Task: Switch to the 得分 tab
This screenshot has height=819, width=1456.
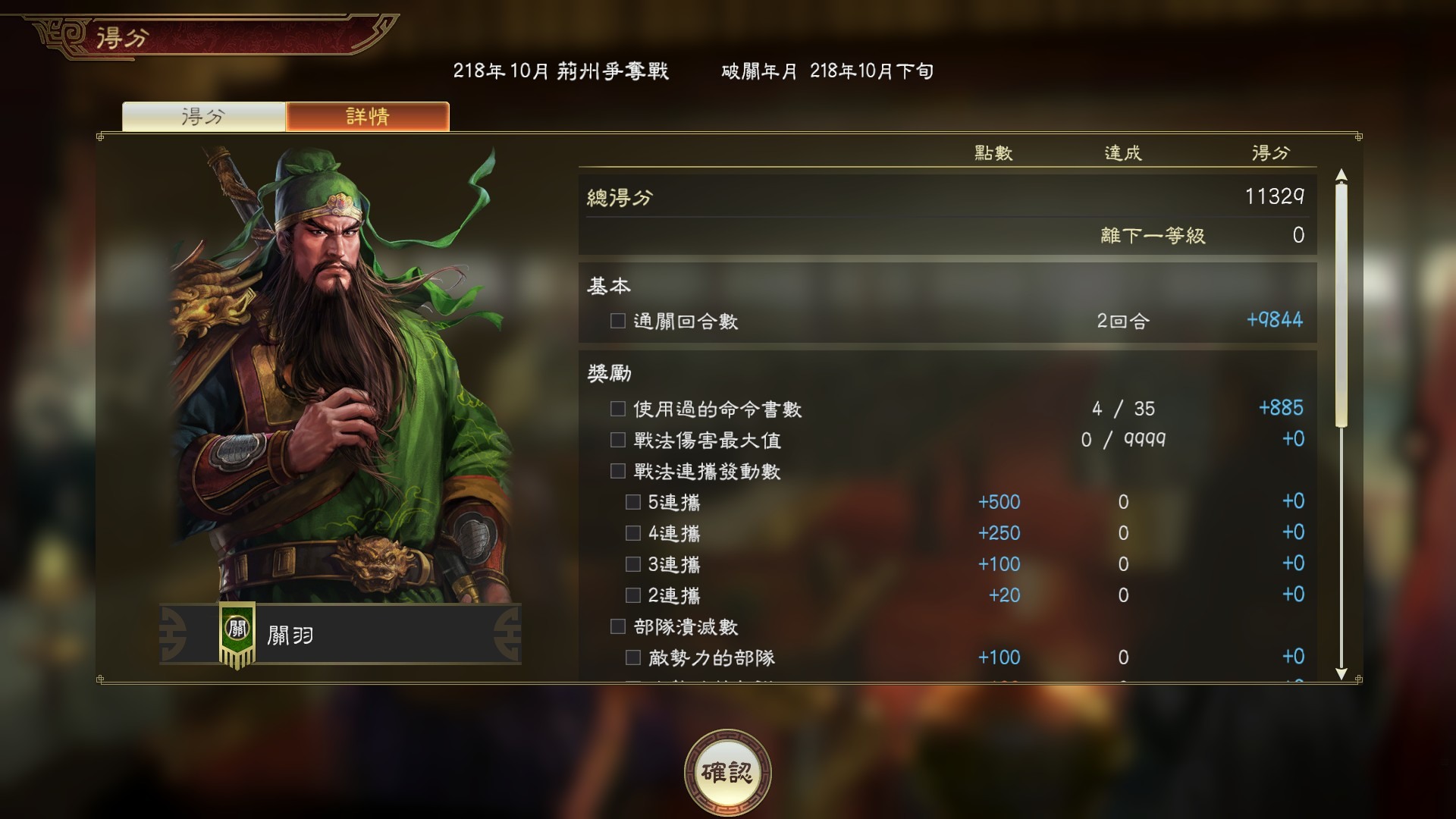Action: click(x=205, y=115)
